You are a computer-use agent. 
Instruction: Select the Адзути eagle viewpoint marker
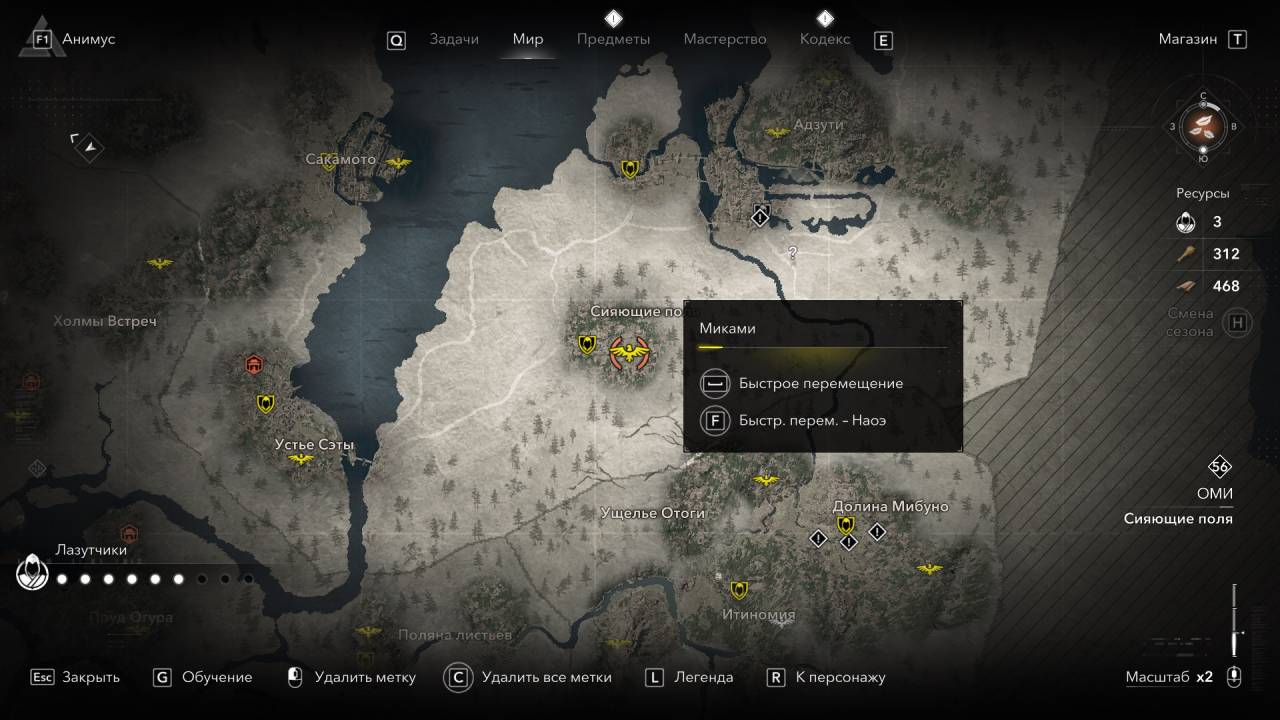777,132
